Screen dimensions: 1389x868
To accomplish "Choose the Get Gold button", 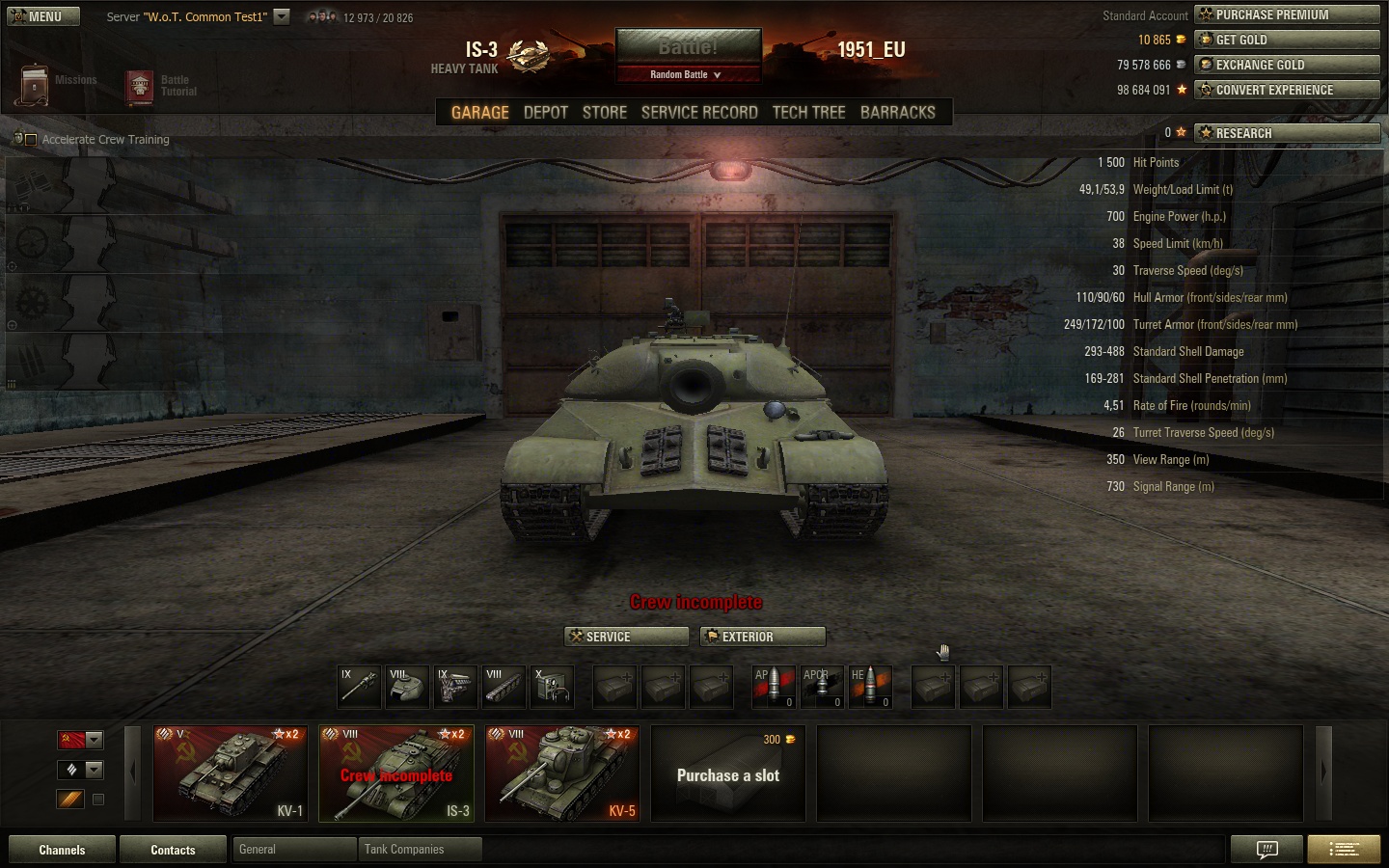I will click(x=1287, y=40).
